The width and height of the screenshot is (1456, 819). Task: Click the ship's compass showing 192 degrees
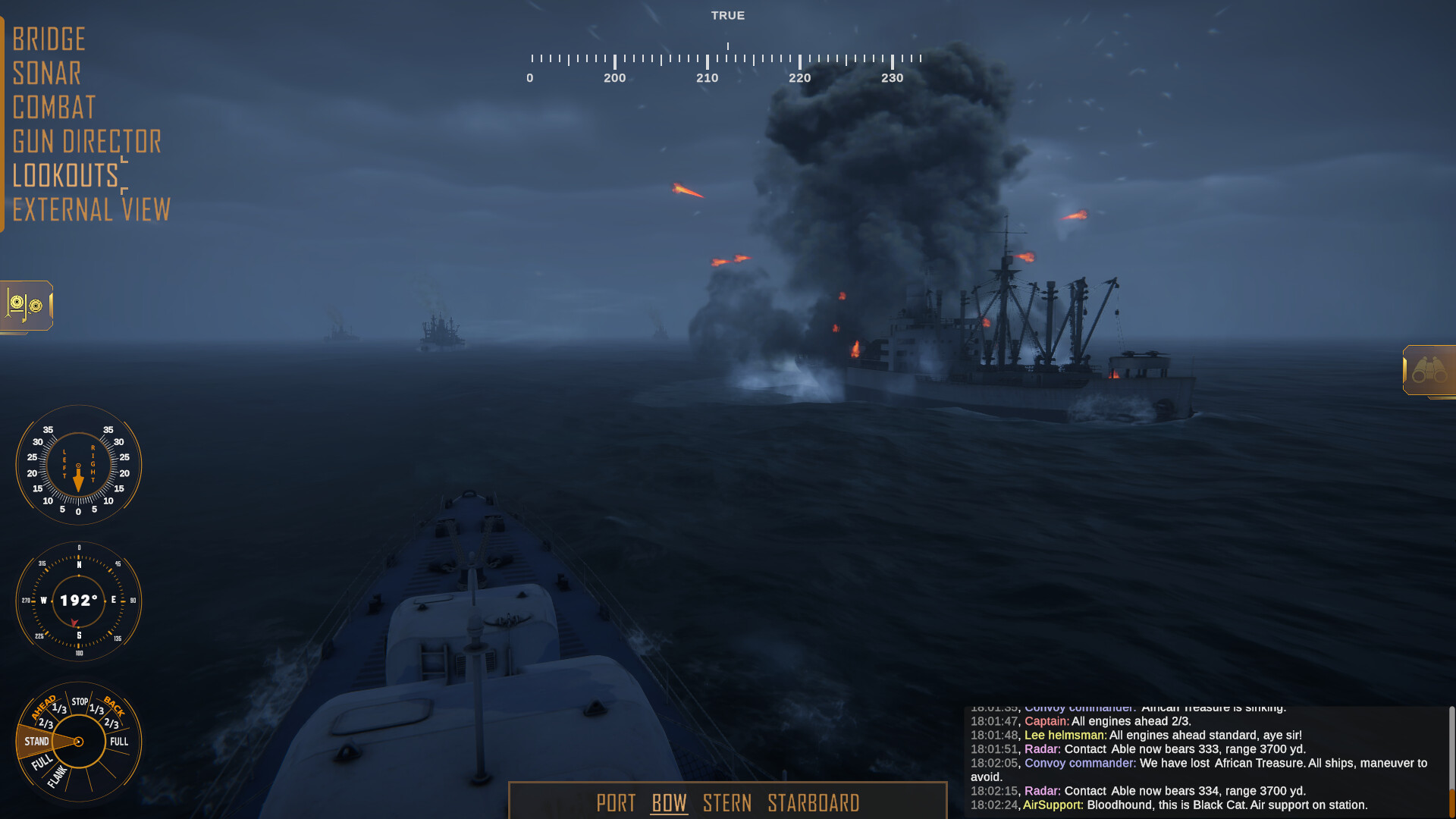[78, 601]
